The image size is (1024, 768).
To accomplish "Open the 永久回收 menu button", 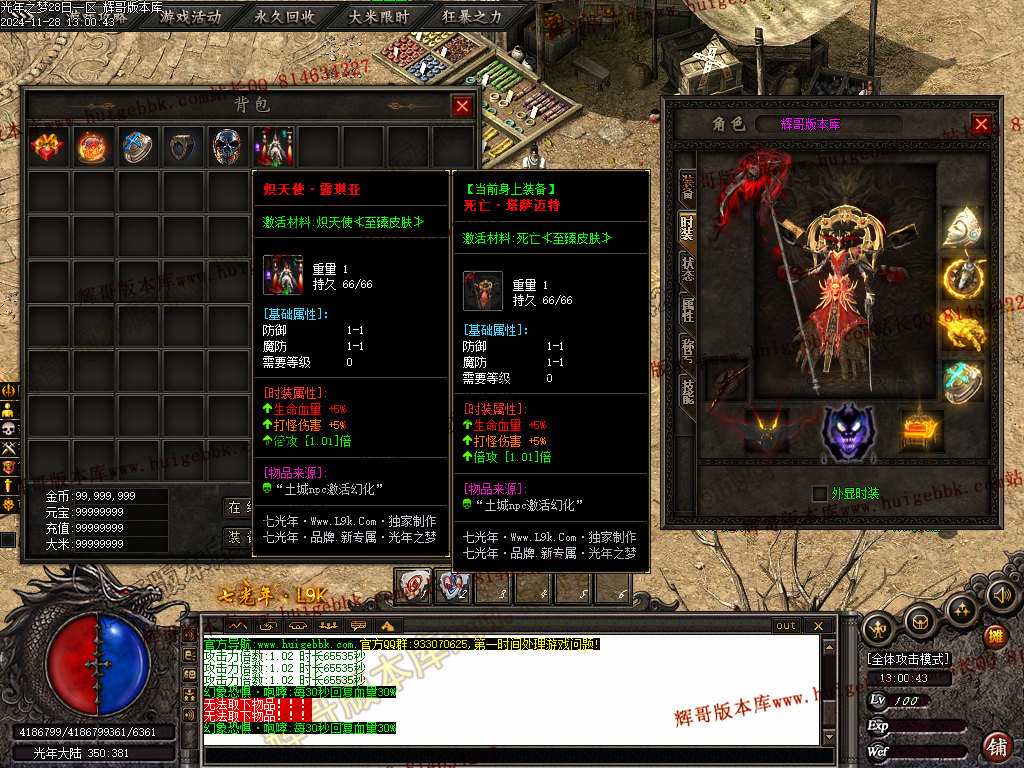I will [x=284, y=17].
